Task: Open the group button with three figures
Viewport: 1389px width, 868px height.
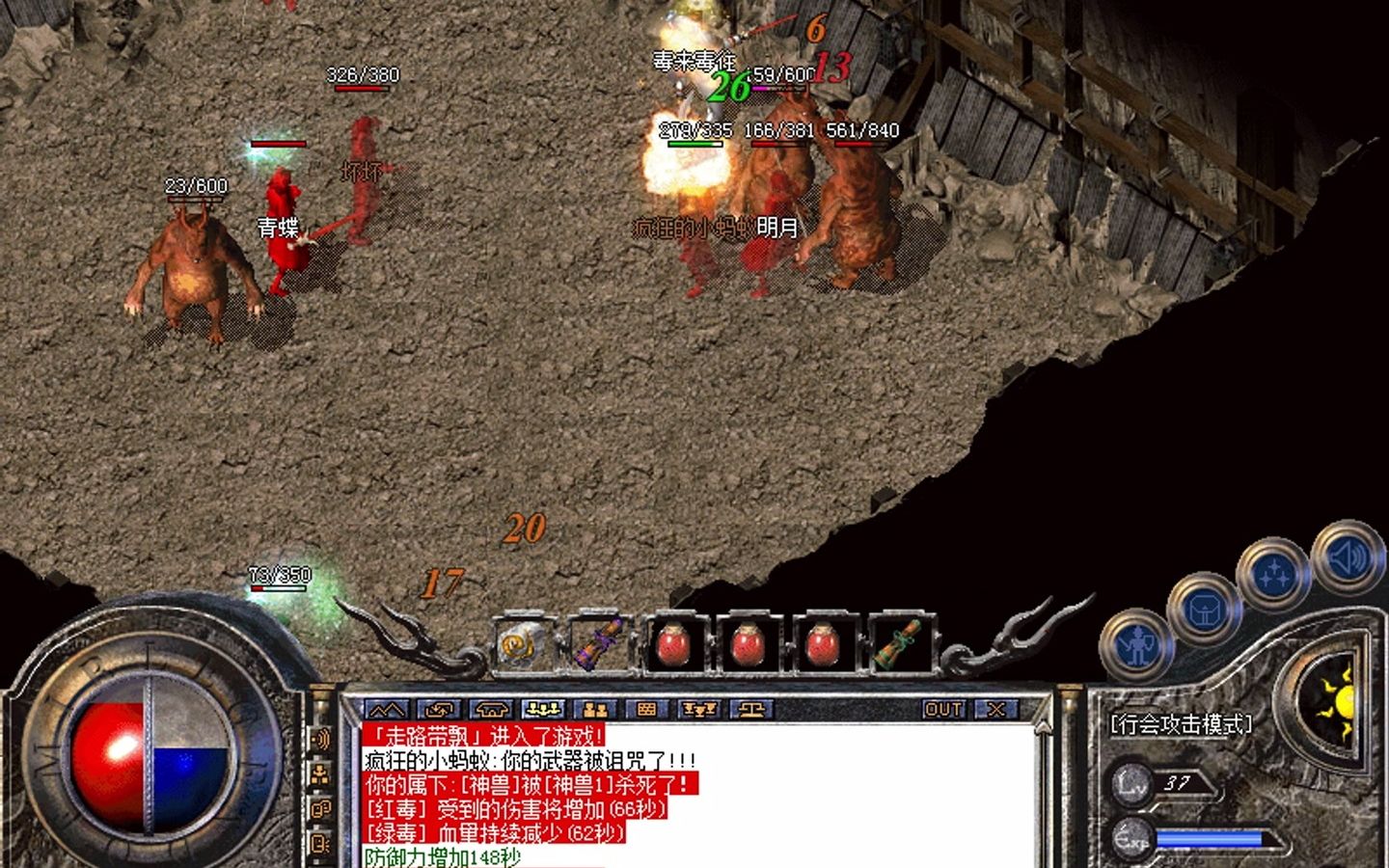Action: pos(542,711)
